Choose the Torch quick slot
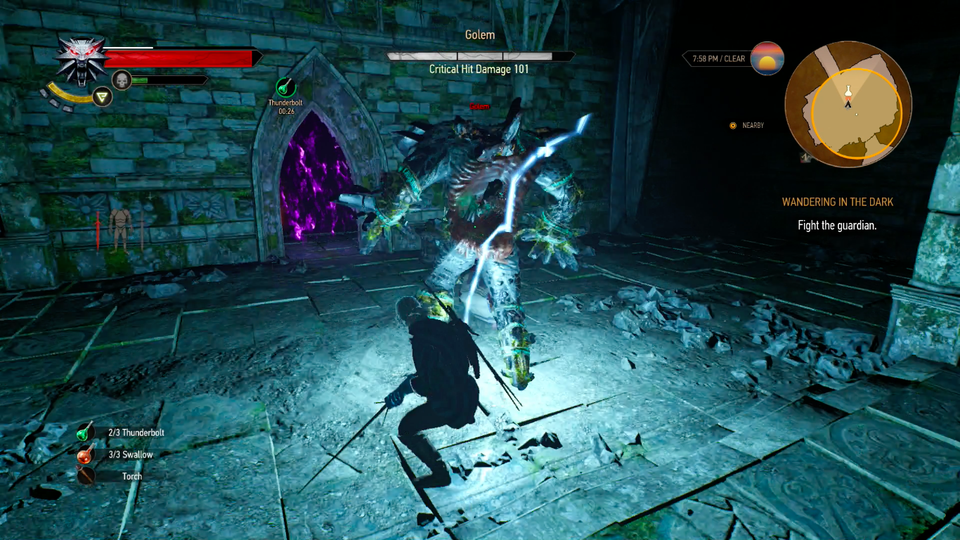Screen dimensions: 960x540 coord(87,476)
